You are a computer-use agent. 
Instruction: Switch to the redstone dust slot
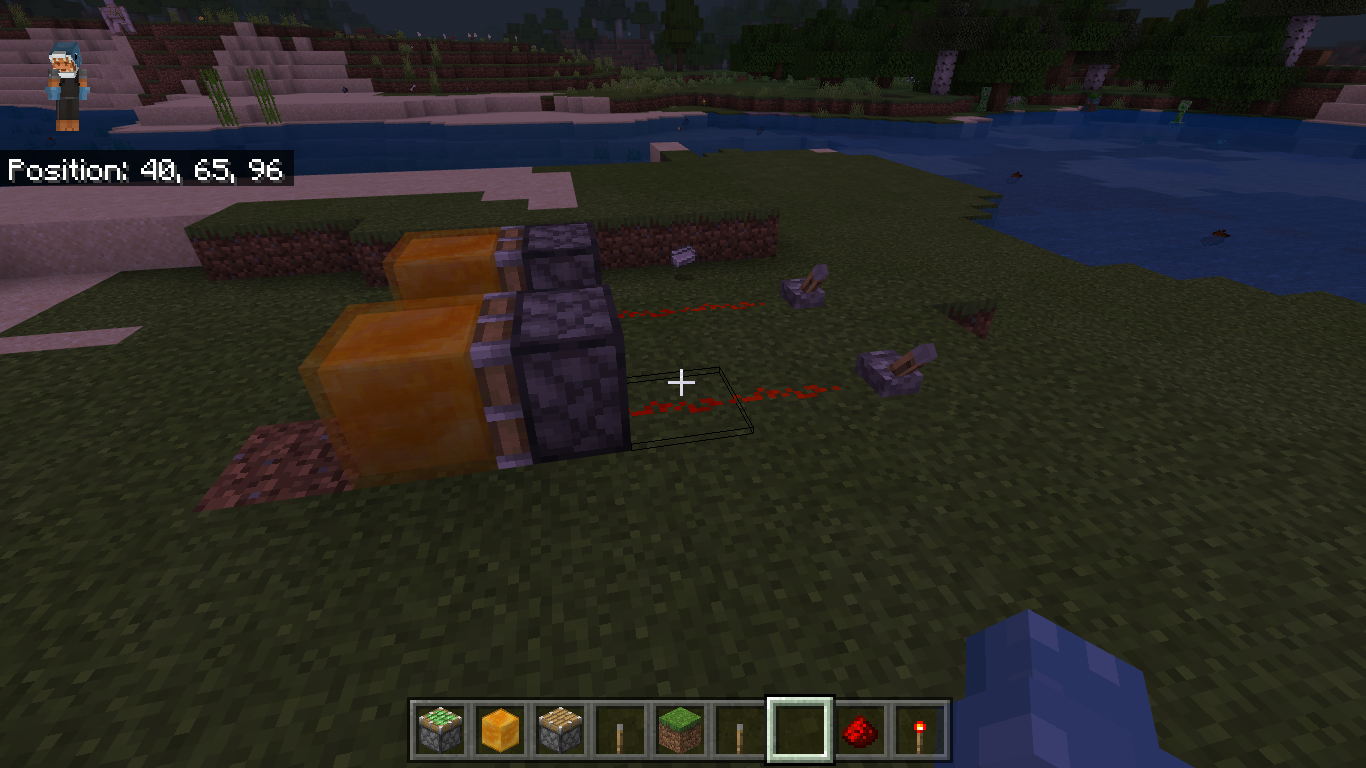(859, 731)
